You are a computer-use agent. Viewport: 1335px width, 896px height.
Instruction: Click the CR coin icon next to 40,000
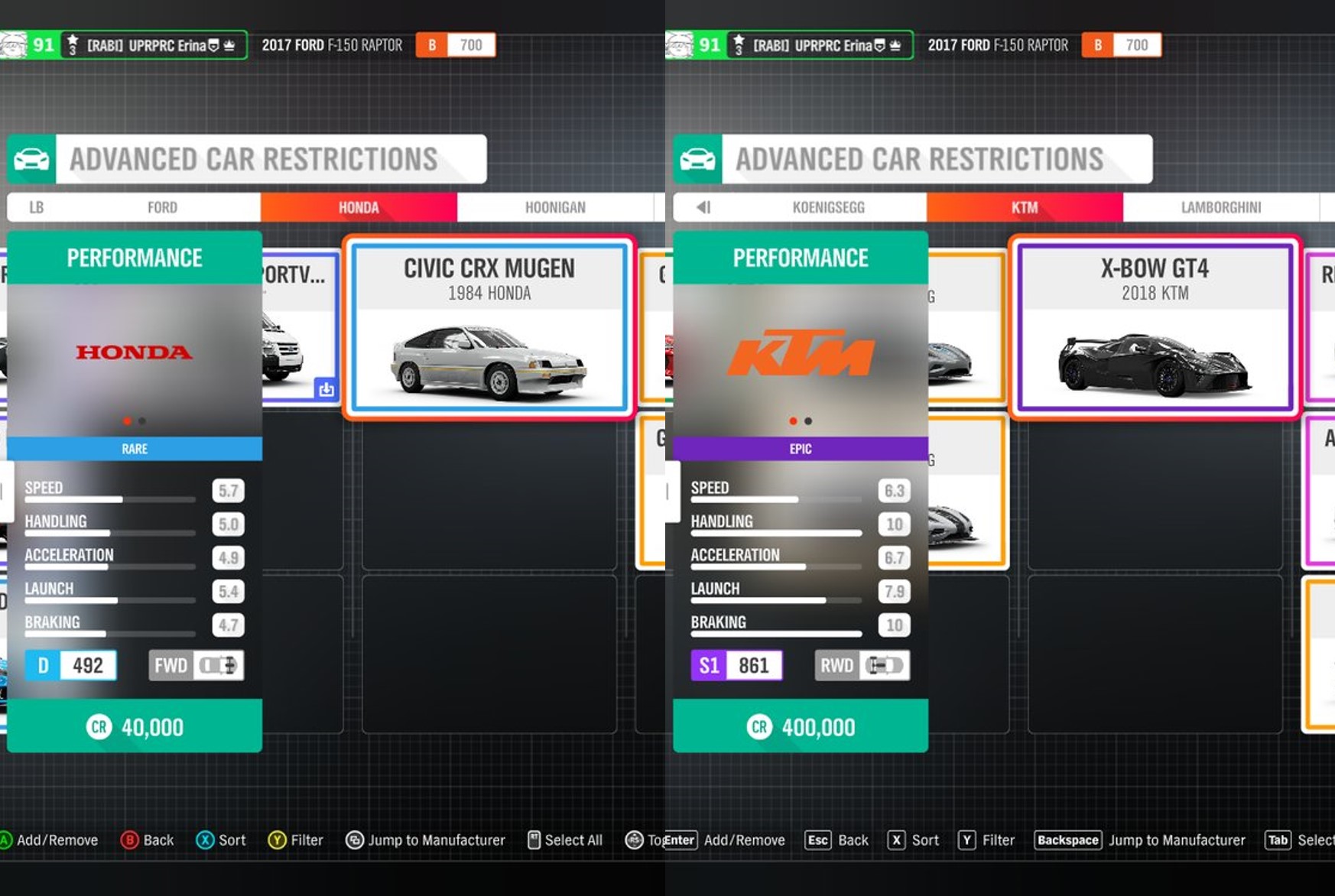coord(98,727)
